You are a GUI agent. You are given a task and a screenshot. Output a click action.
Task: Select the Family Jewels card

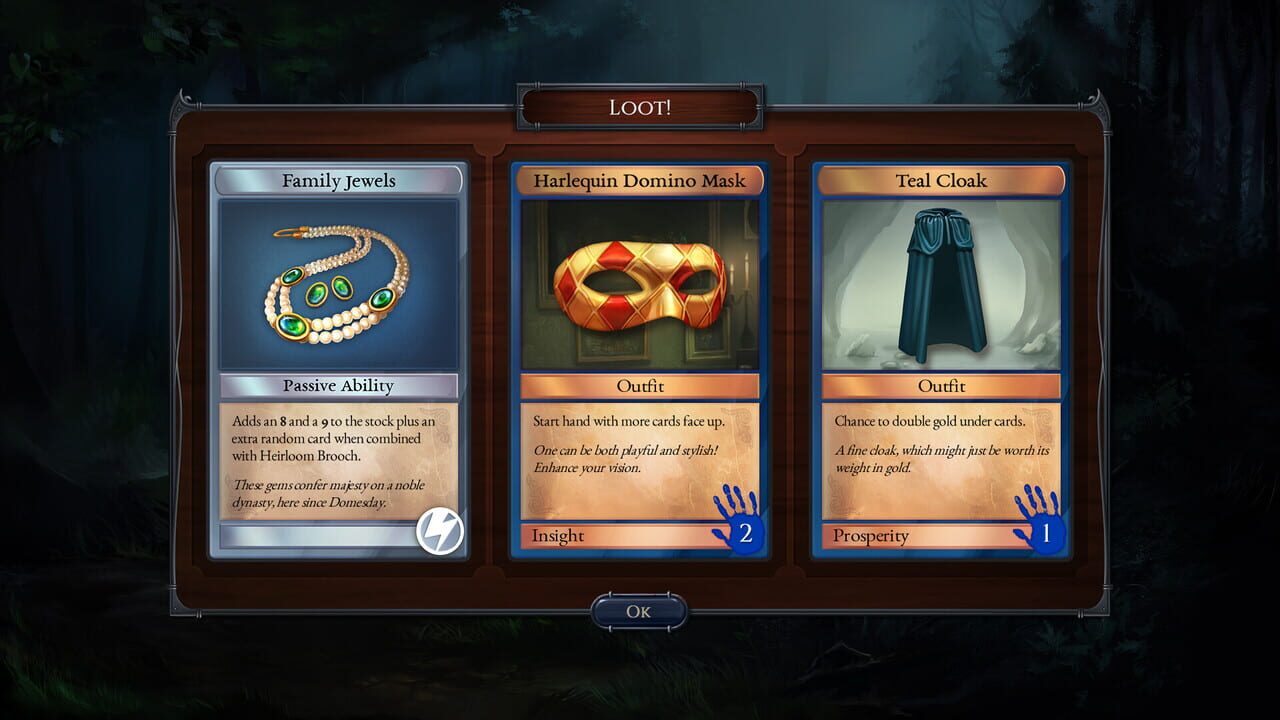tap(338, 360)
